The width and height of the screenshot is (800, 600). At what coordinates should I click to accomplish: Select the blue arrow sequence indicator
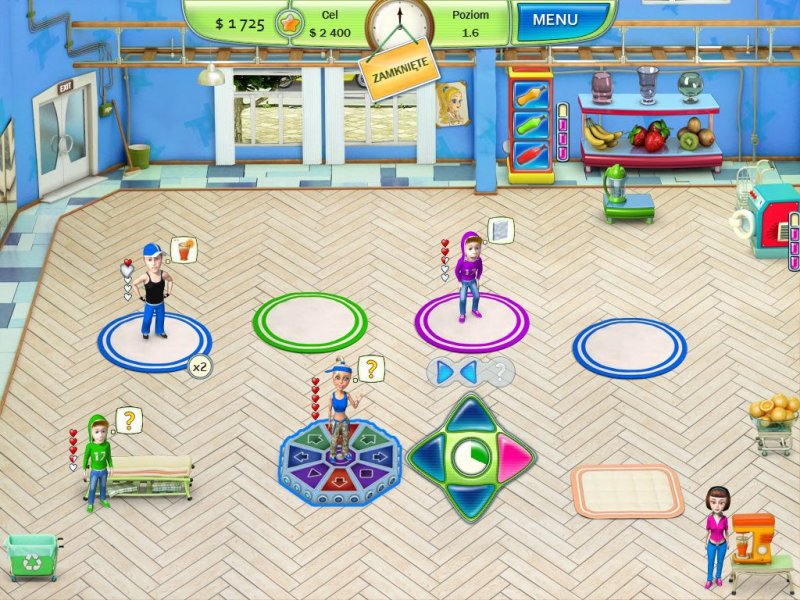pos(458,372)
